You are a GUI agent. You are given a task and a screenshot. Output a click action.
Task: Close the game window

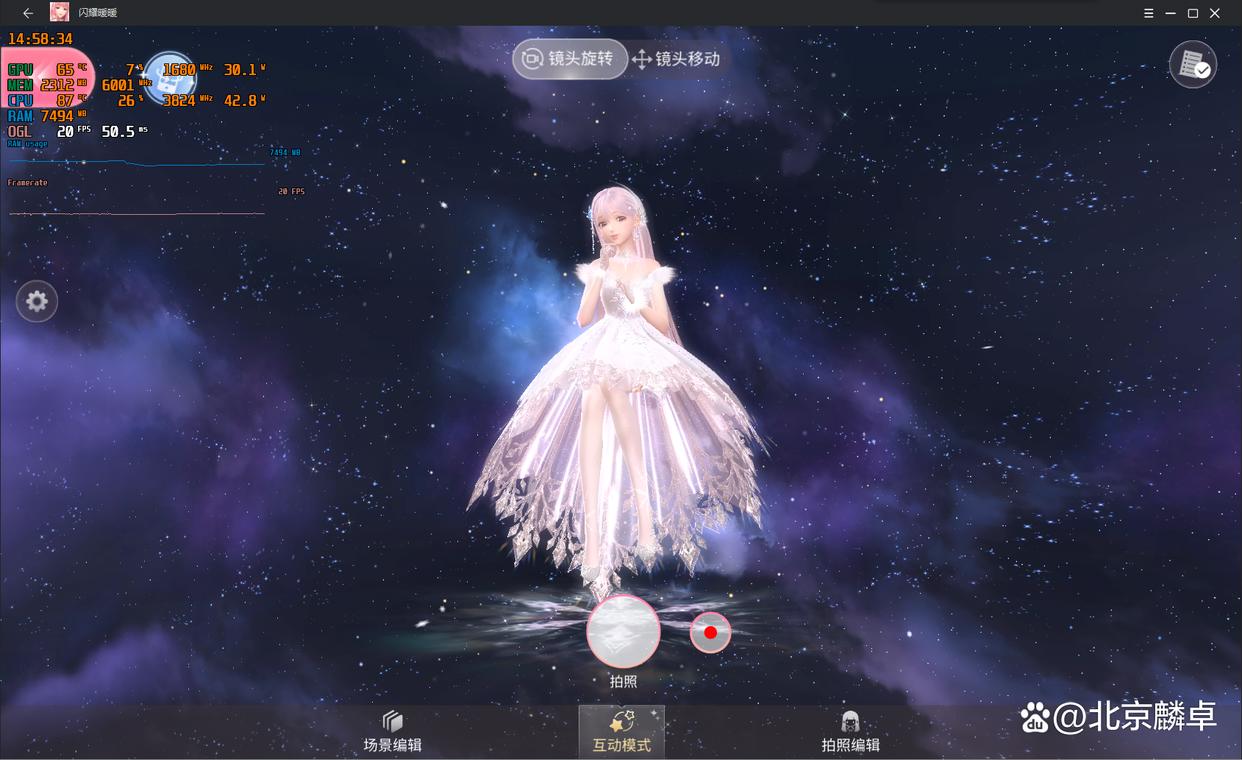click(1215, 13)
